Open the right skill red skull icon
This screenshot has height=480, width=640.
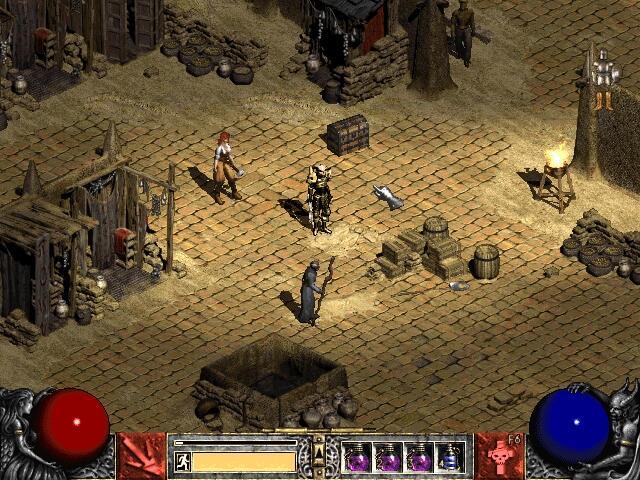pos(500,456)
